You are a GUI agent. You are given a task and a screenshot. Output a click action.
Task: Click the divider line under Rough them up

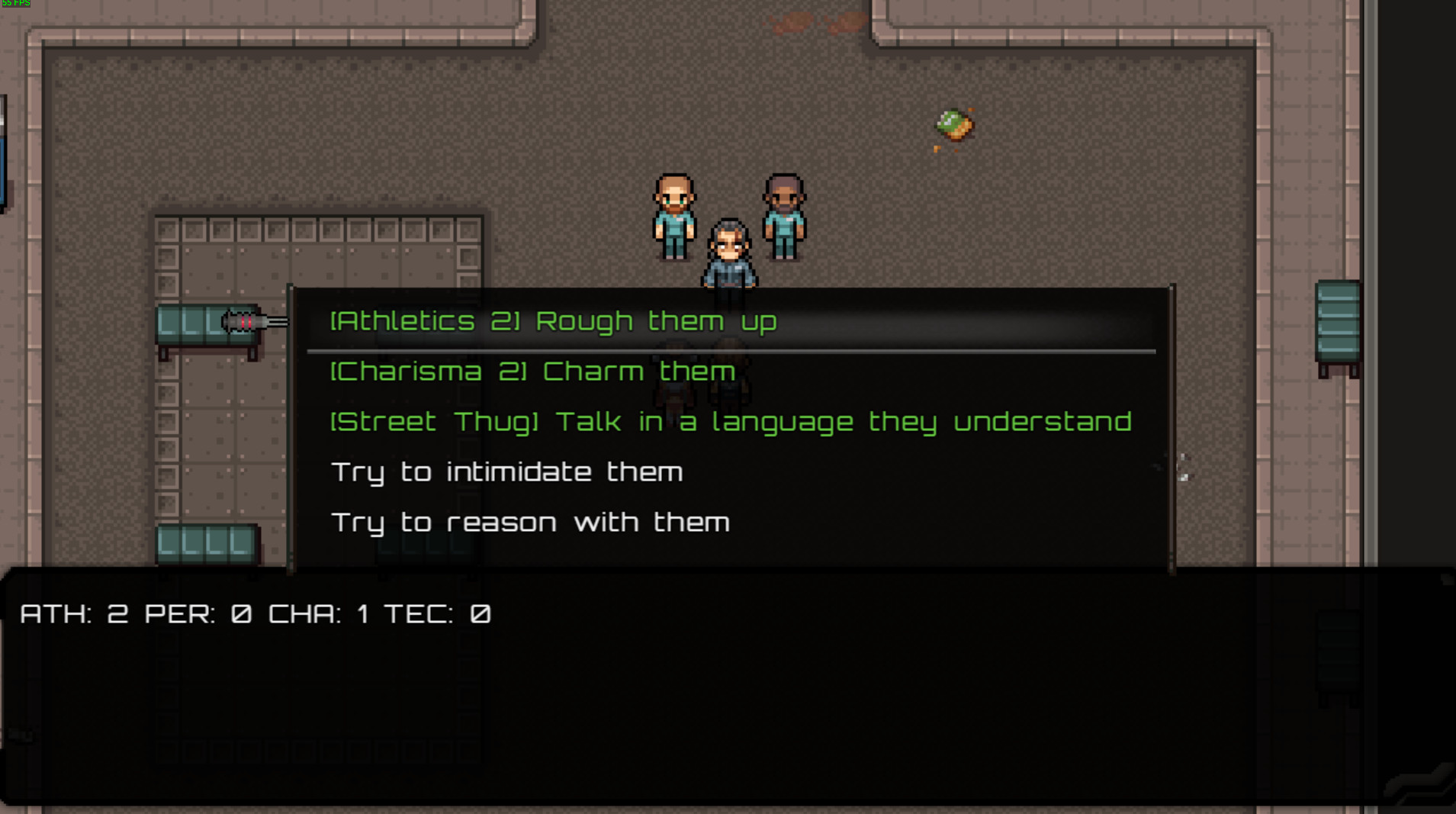click(732, 349)
